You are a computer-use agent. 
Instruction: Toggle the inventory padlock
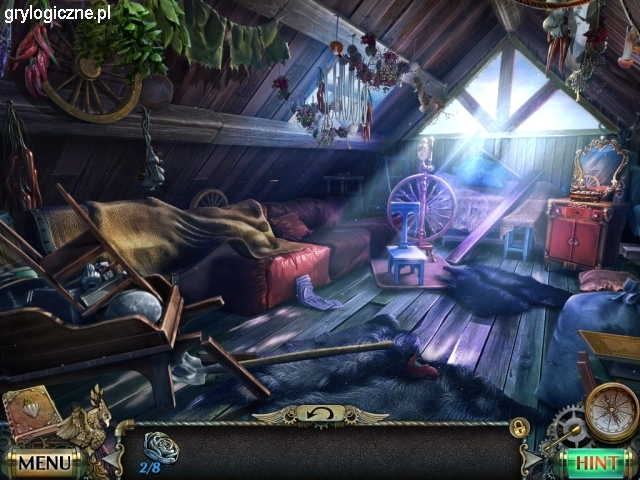[x=519, y=426]
